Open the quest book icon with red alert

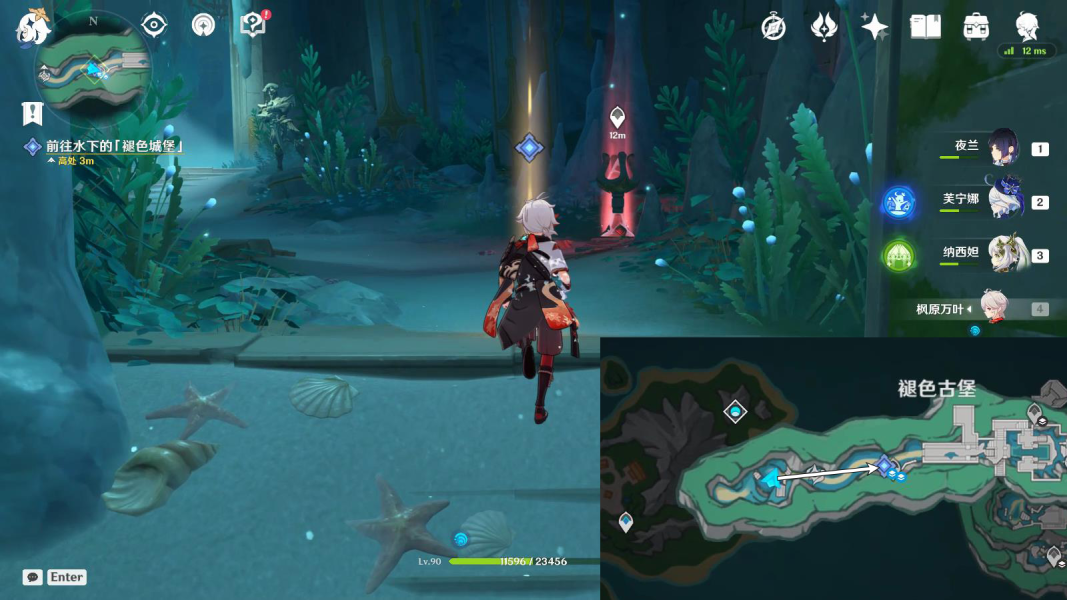(x=253, y=24)
